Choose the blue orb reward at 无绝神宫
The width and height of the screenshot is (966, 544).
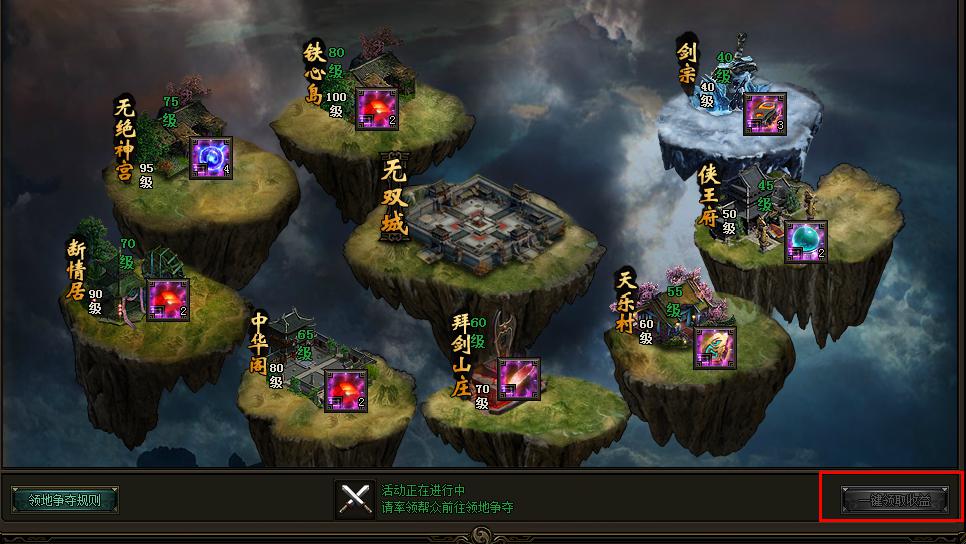coord(211,157)
